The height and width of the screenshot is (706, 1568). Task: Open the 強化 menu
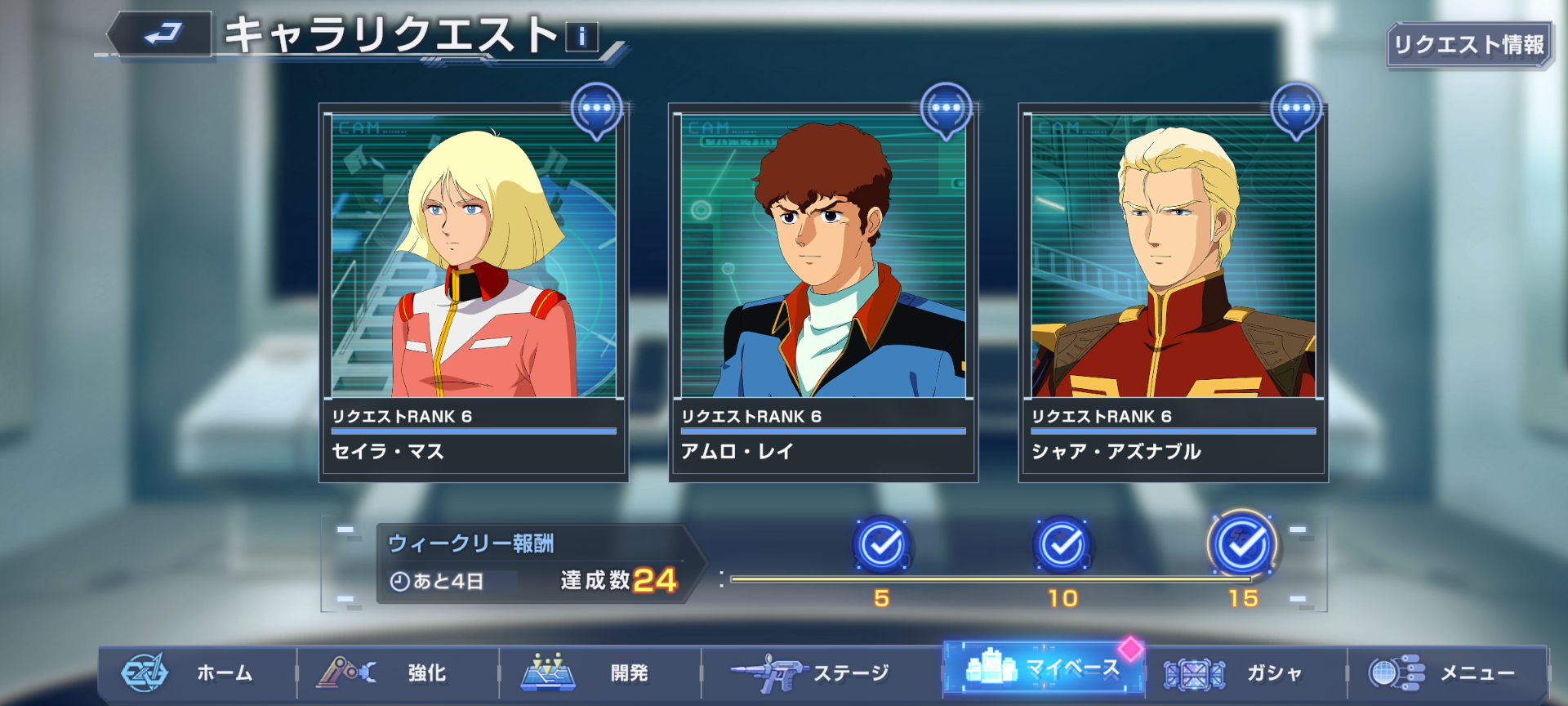(399, 672)
